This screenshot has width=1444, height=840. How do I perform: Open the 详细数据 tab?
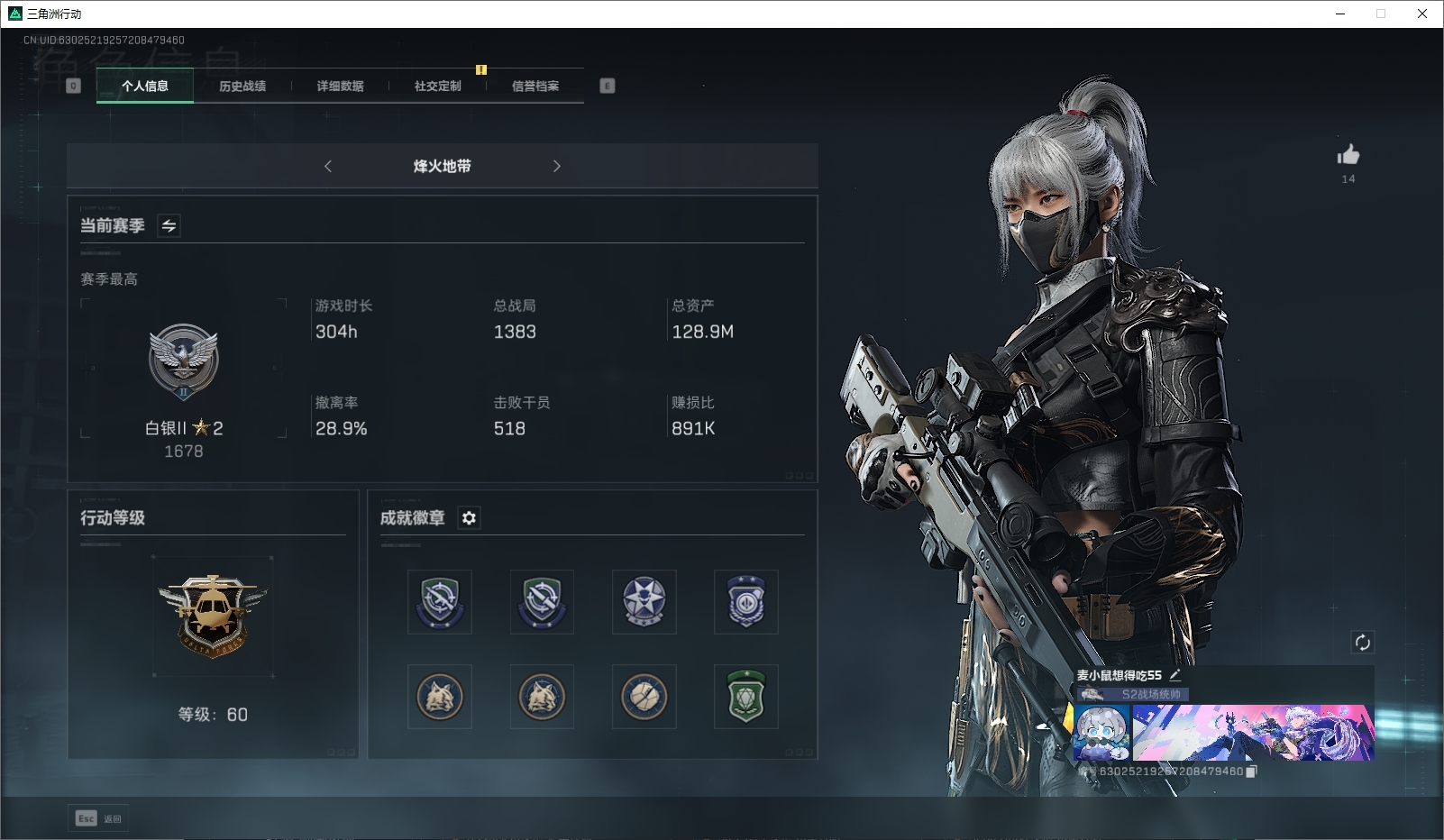340,87
